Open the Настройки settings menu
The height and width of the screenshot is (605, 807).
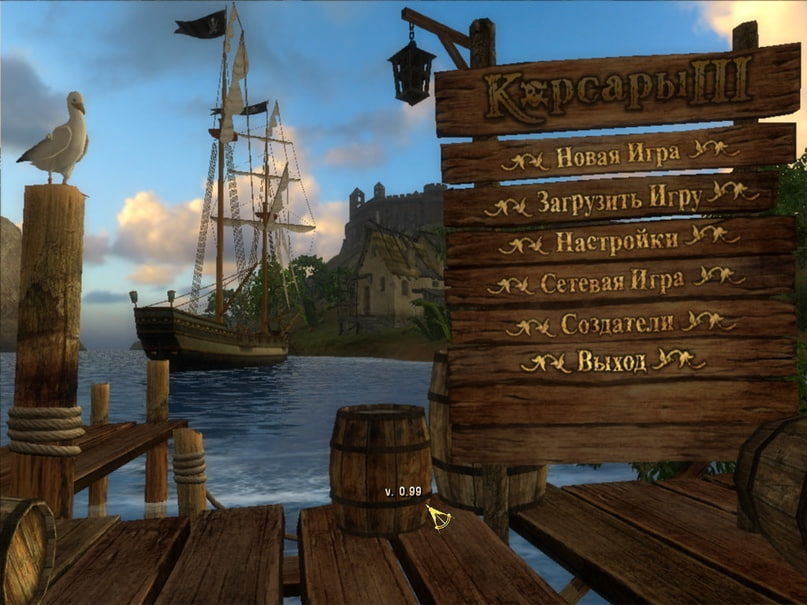(x=616, y=241)
